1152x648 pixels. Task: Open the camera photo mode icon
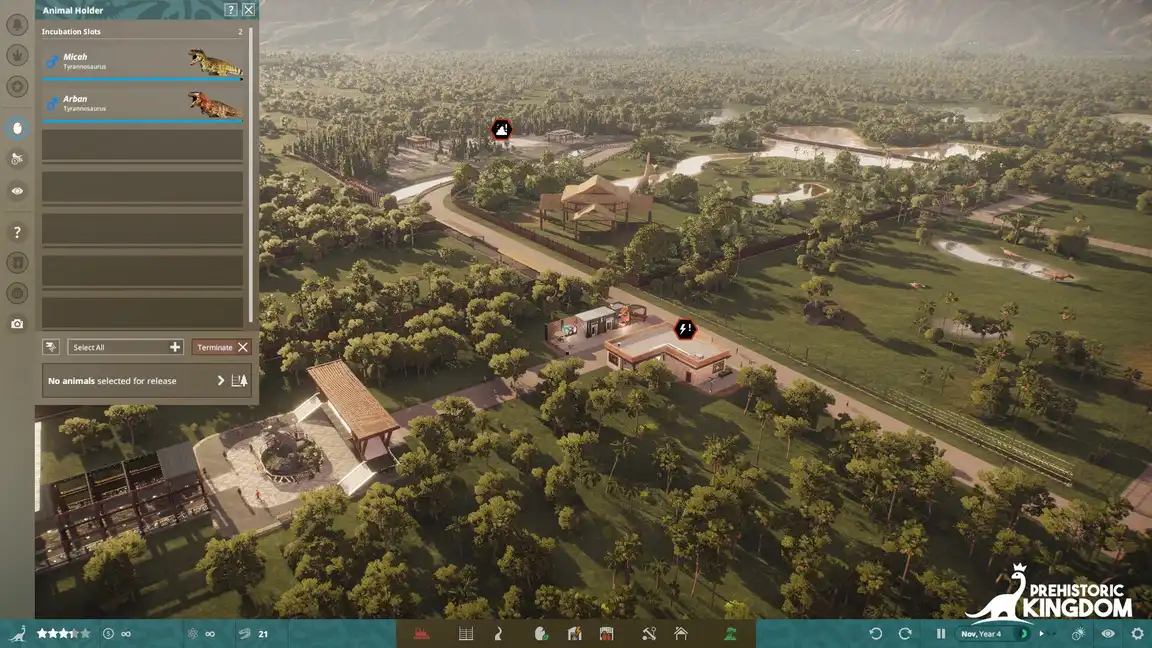[x=17, y=324]
